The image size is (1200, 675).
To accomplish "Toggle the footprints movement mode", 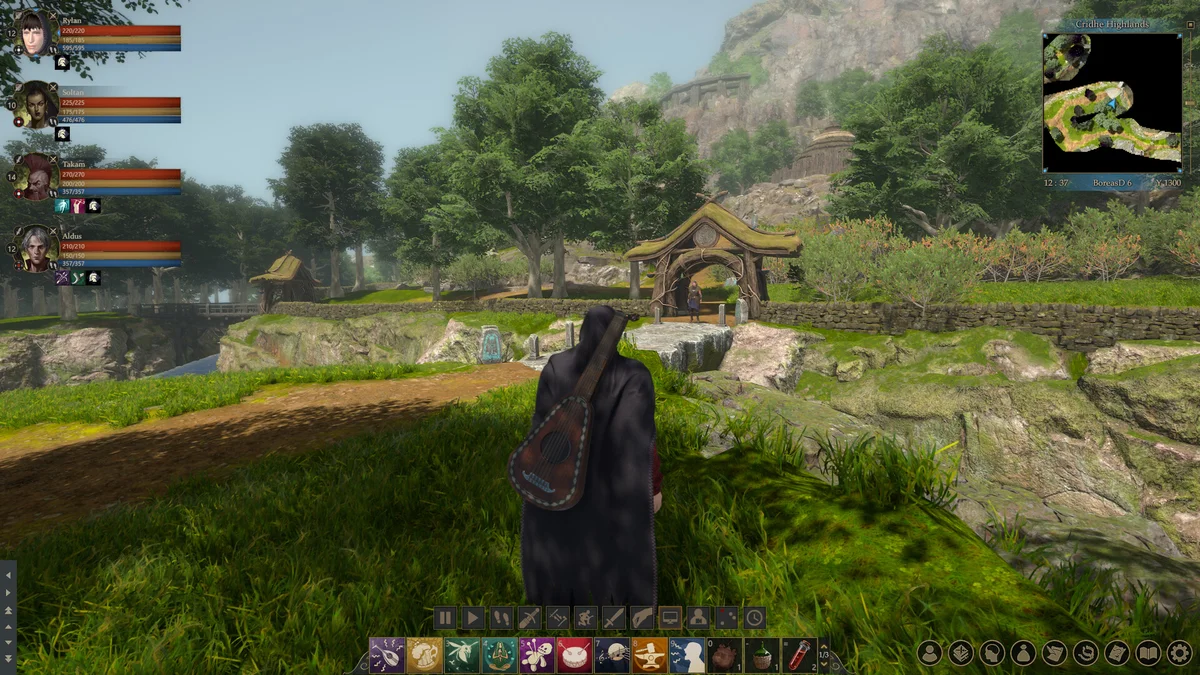I will pos(501,618).
